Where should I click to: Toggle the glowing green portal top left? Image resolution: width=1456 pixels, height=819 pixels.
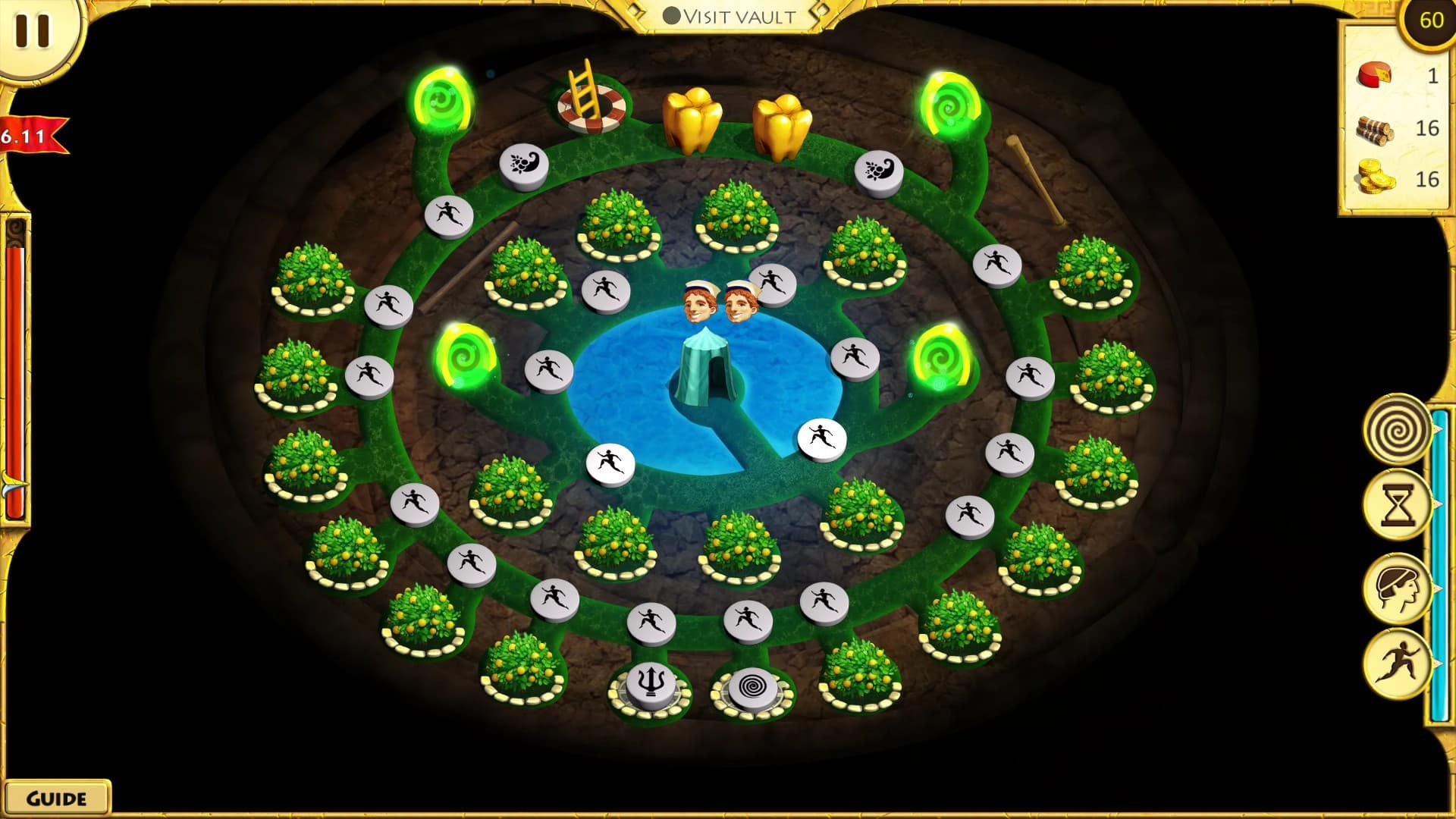[x=443, y=99]
